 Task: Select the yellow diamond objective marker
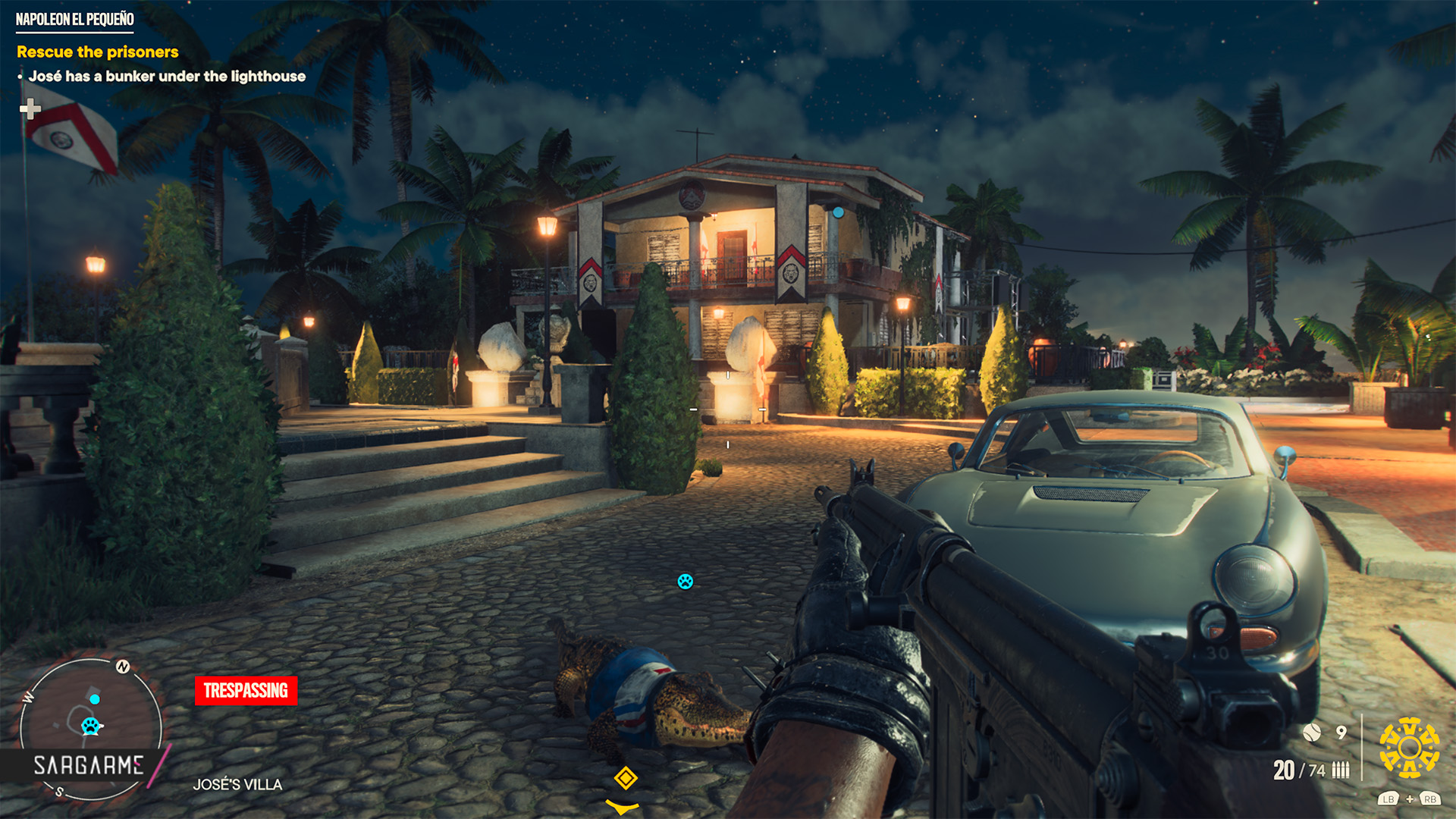pyautogui.click(x=626, y=778)
